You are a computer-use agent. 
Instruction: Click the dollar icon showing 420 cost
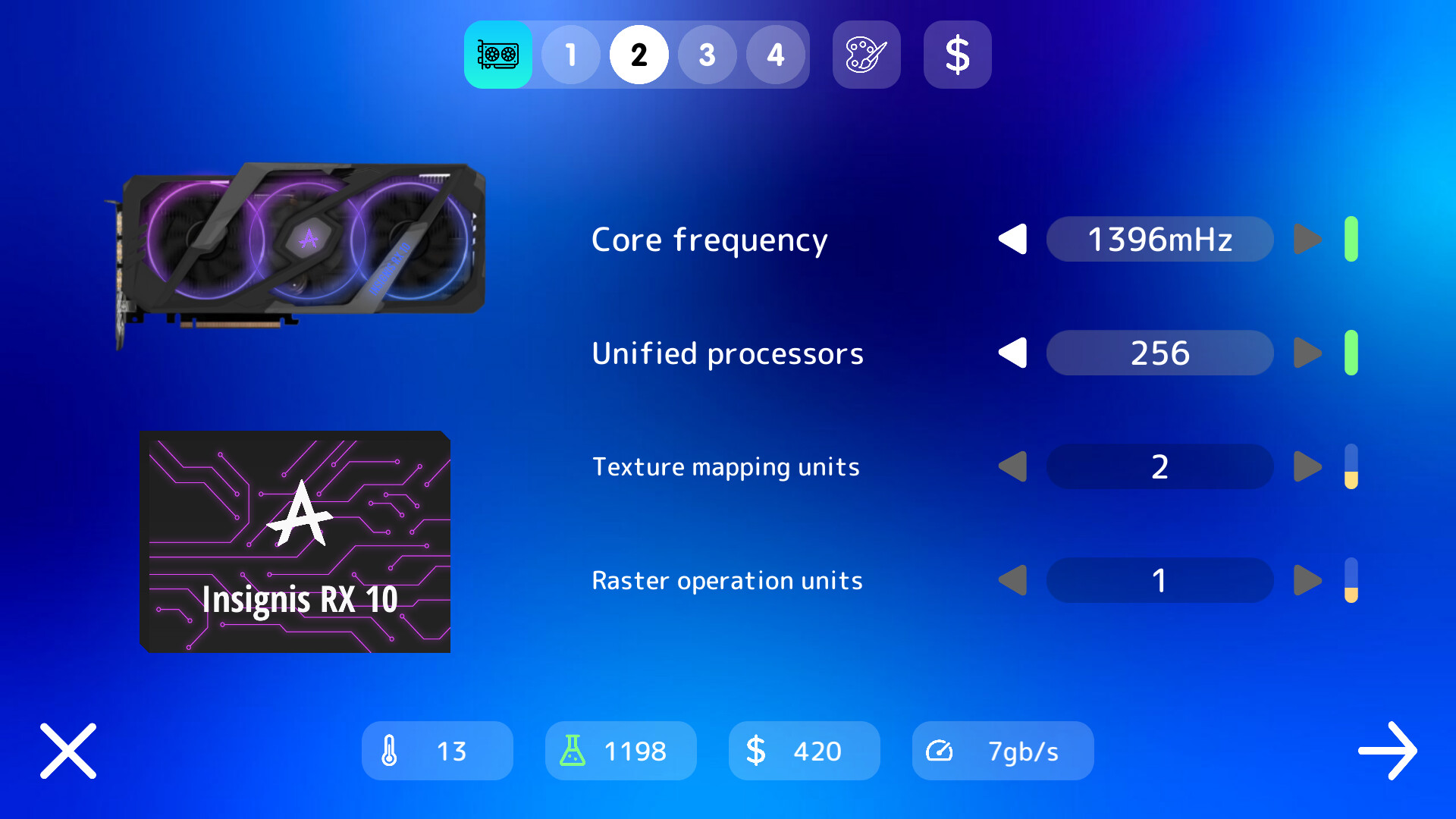(804, 751)
